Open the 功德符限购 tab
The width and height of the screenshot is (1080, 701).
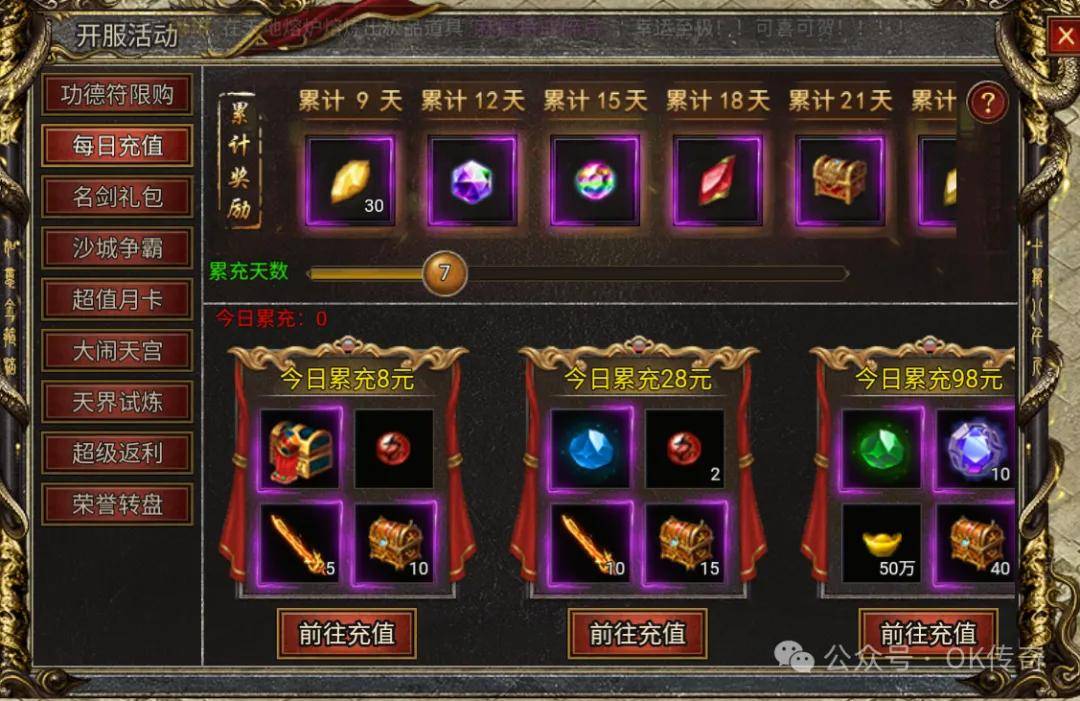click(x=117, y=94)
